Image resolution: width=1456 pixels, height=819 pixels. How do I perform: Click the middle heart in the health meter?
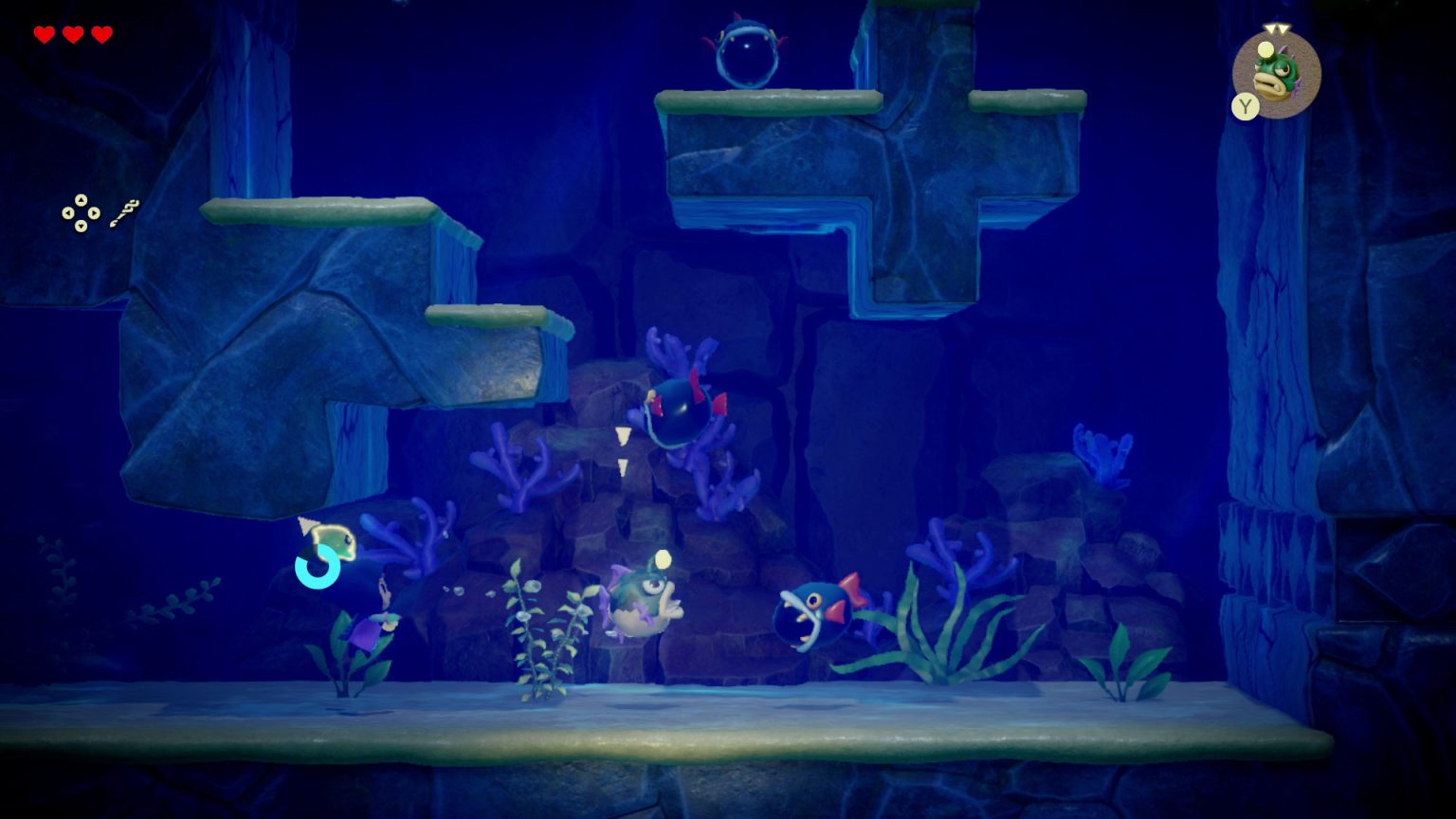pos(70,32)
